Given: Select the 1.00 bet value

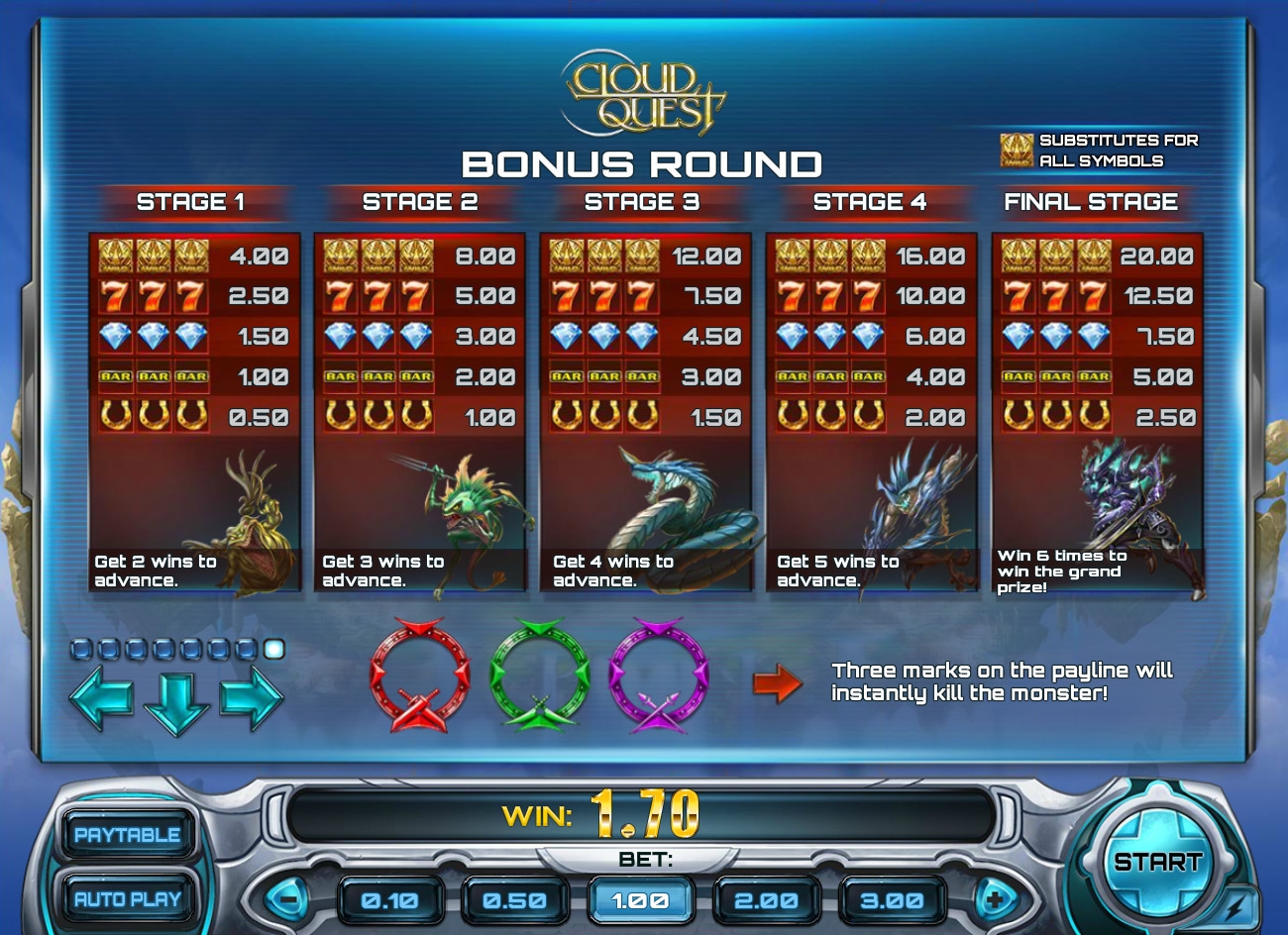Looking at the screenshot, I should coord(640,900).
